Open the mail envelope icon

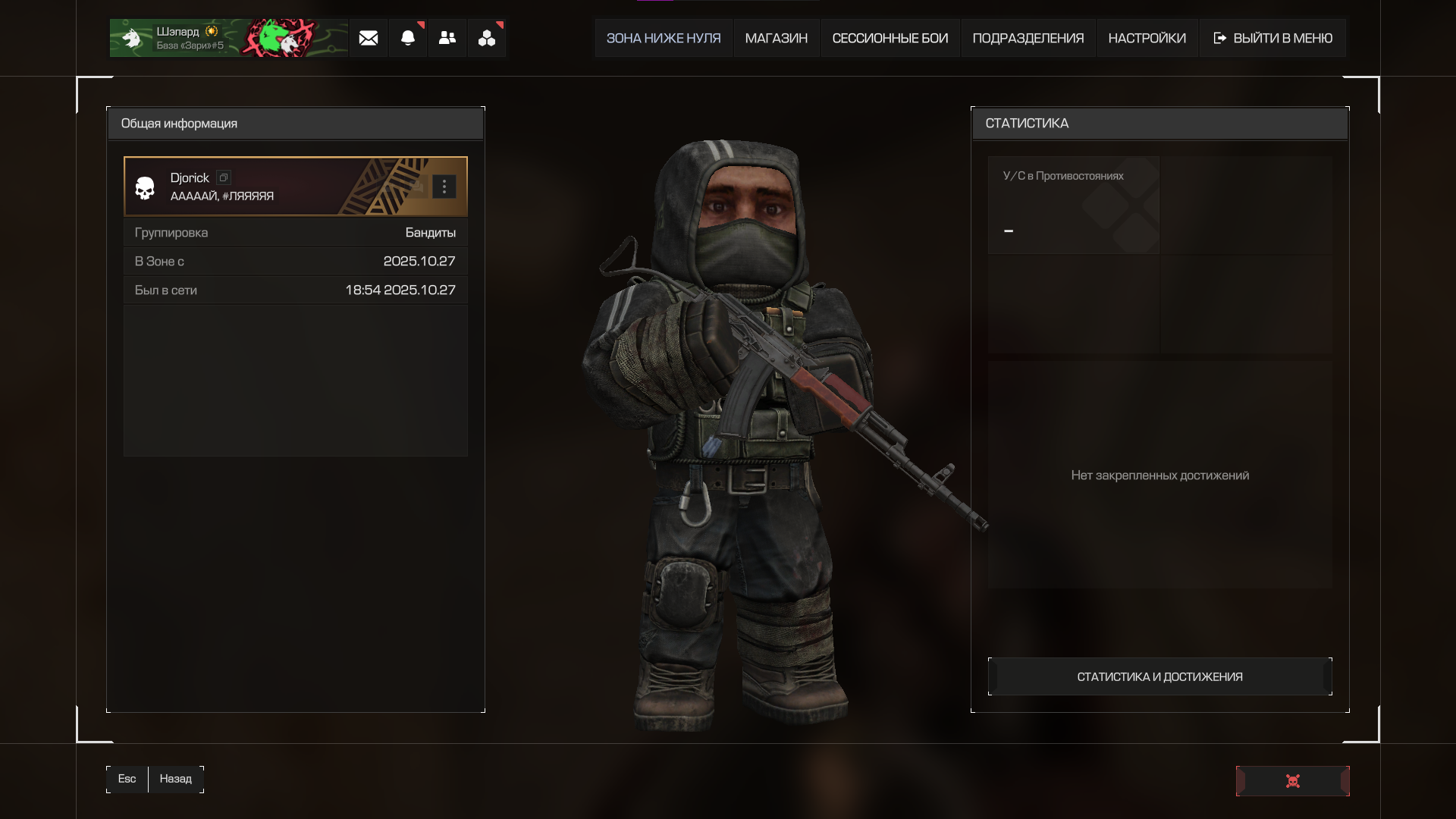coord(369,39)
